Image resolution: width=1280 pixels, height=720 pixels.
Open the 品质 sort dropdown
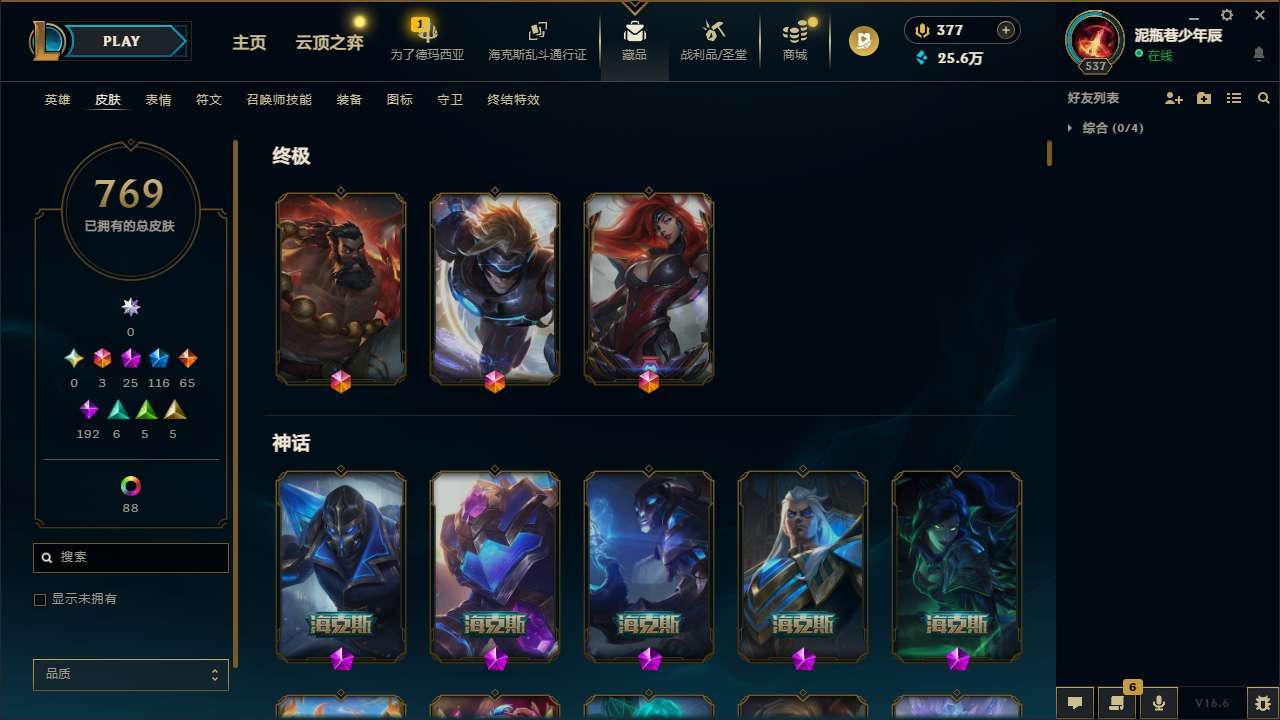point(130,674)
